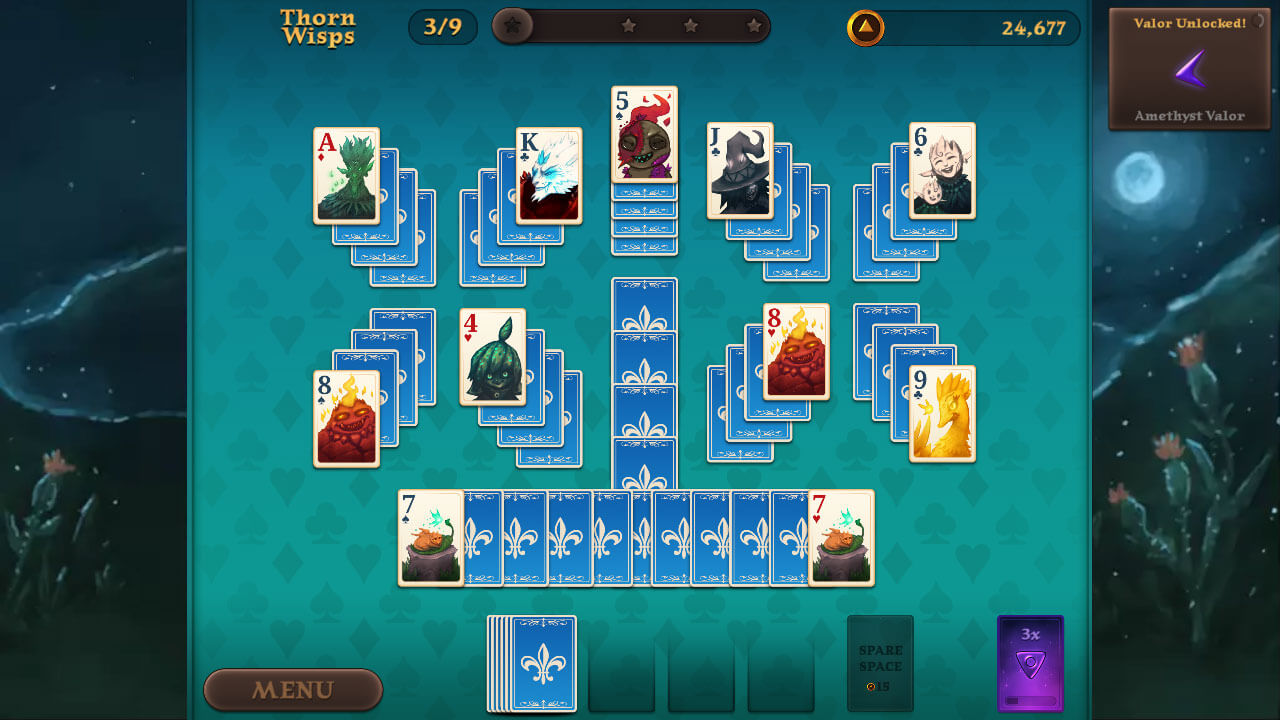1280x720 pixels.
Task: Click the coin icon on the Spare Space pile
Action: click(872, 686)
